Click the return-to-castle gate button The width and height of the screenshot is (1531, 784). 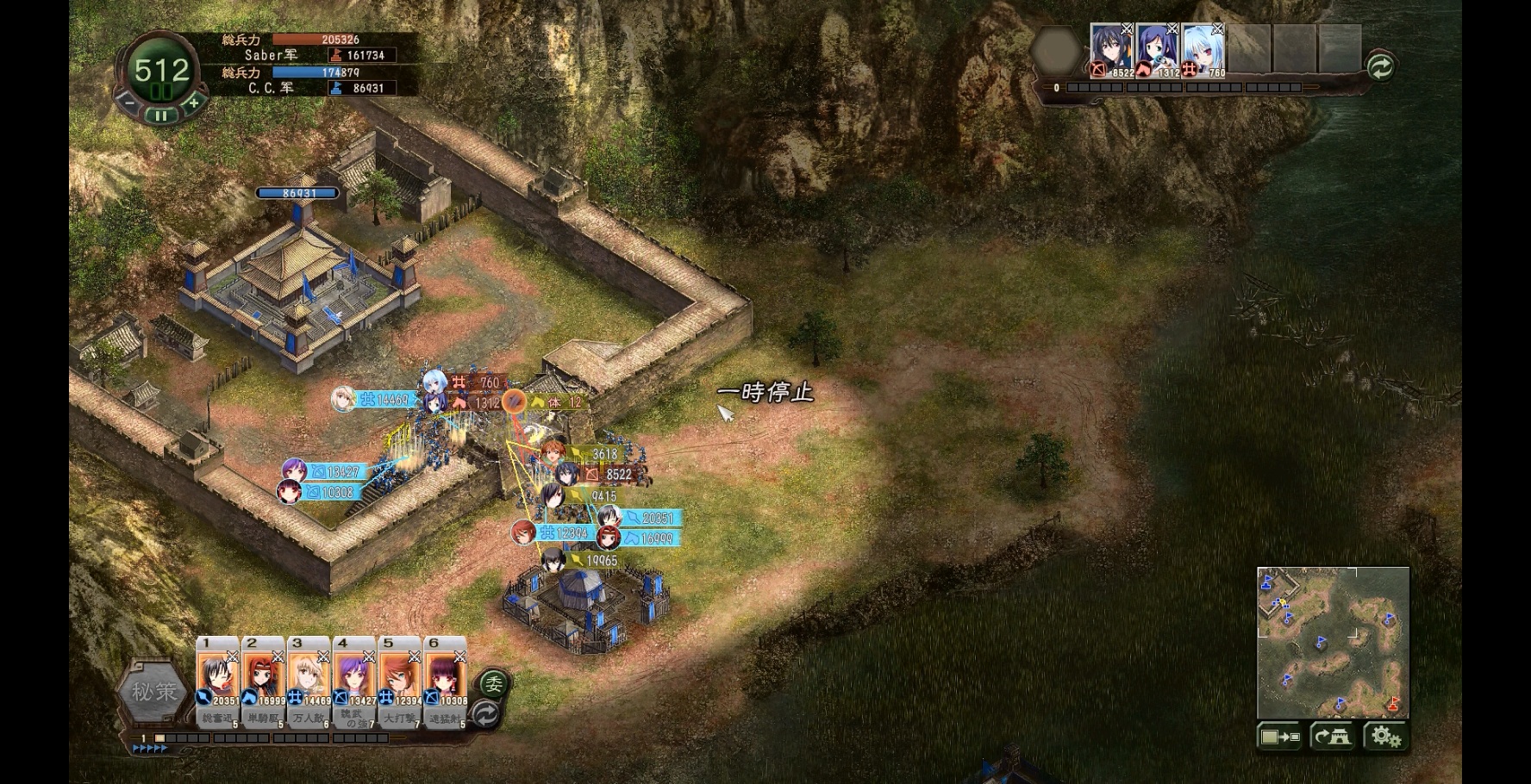(x=1333, y=737)
